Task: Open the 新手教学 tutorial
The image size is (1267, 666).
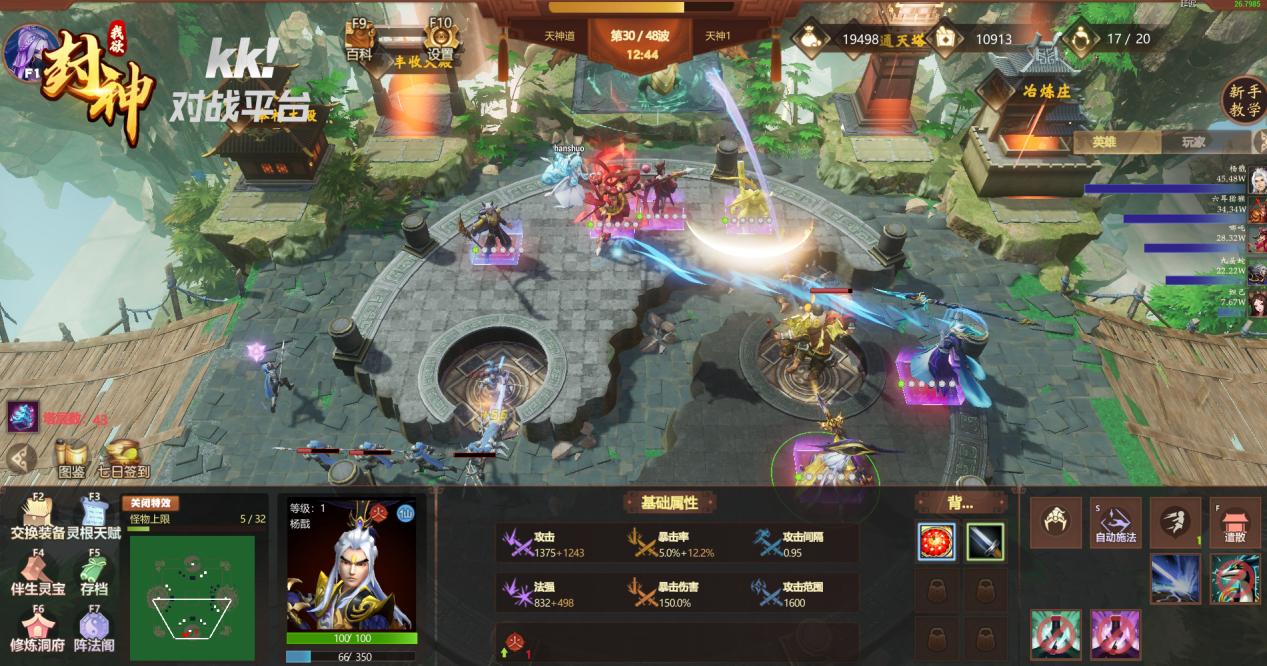Action: click(x=1245, y=100)
